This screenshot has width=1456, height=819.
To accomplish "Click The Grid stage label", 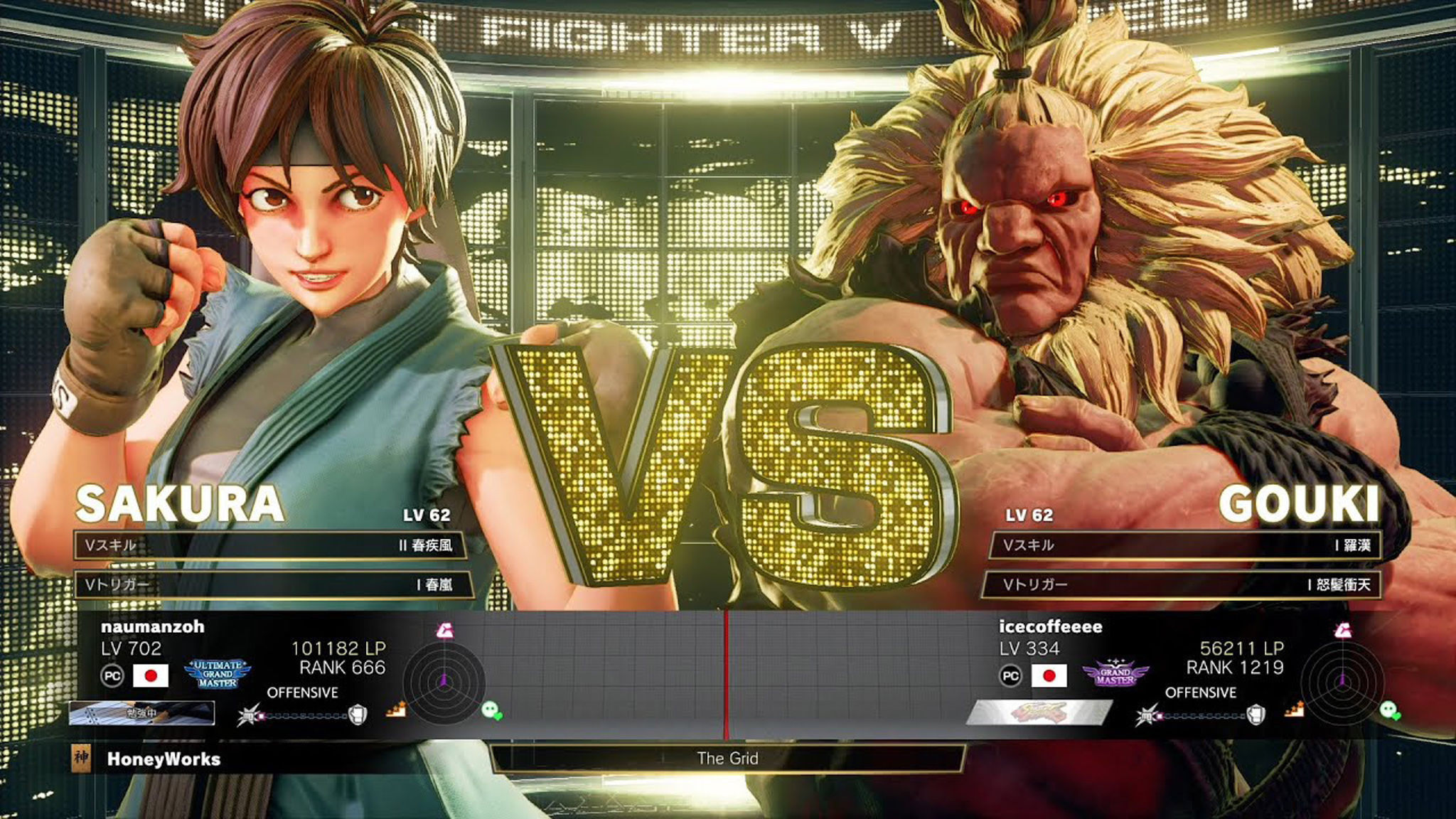I will click(x=727, y=759).
